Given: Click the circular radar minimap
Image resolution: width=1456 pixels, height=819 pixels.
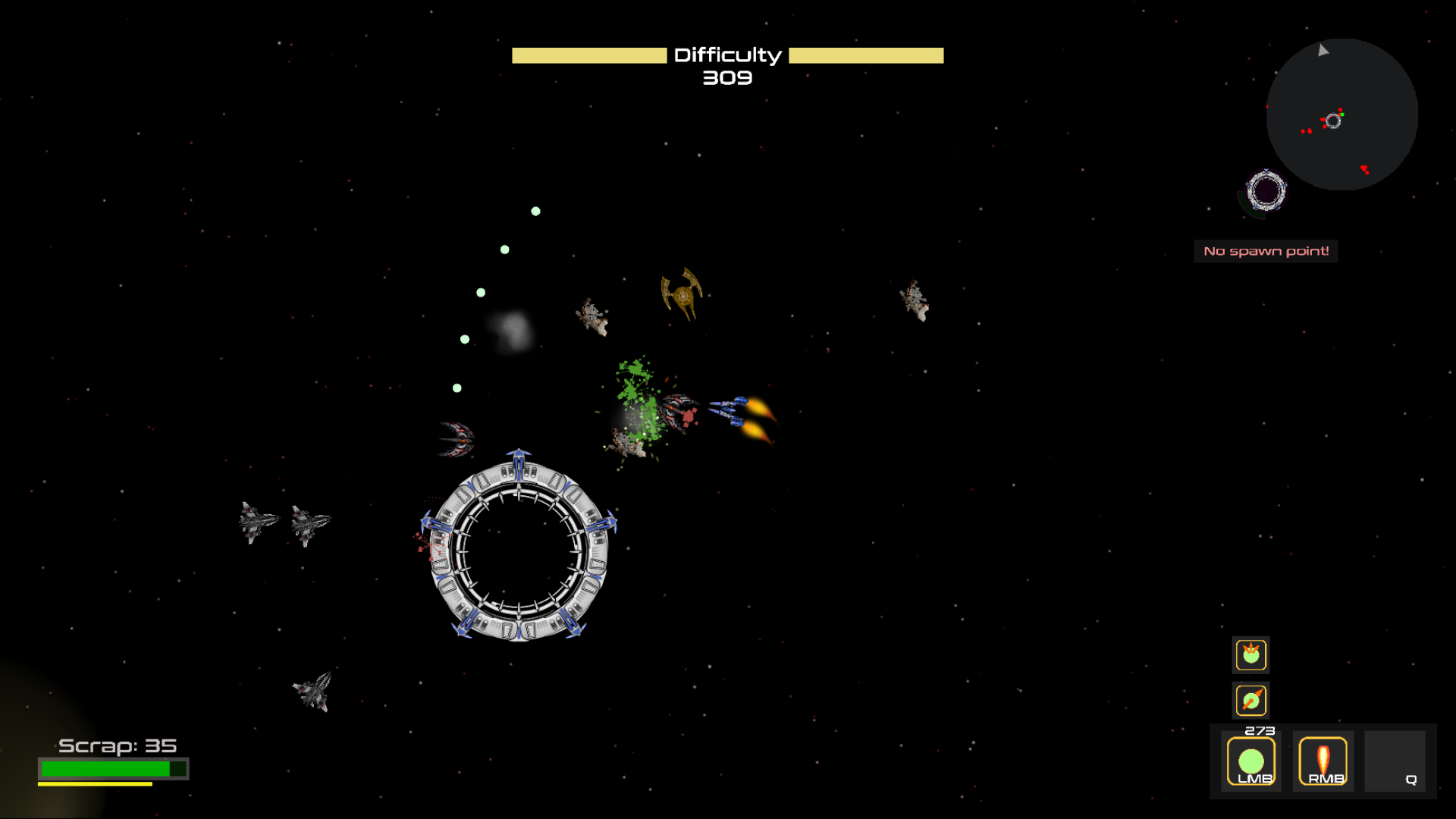Looking at the screenshot, I should tap(1341, 115).
